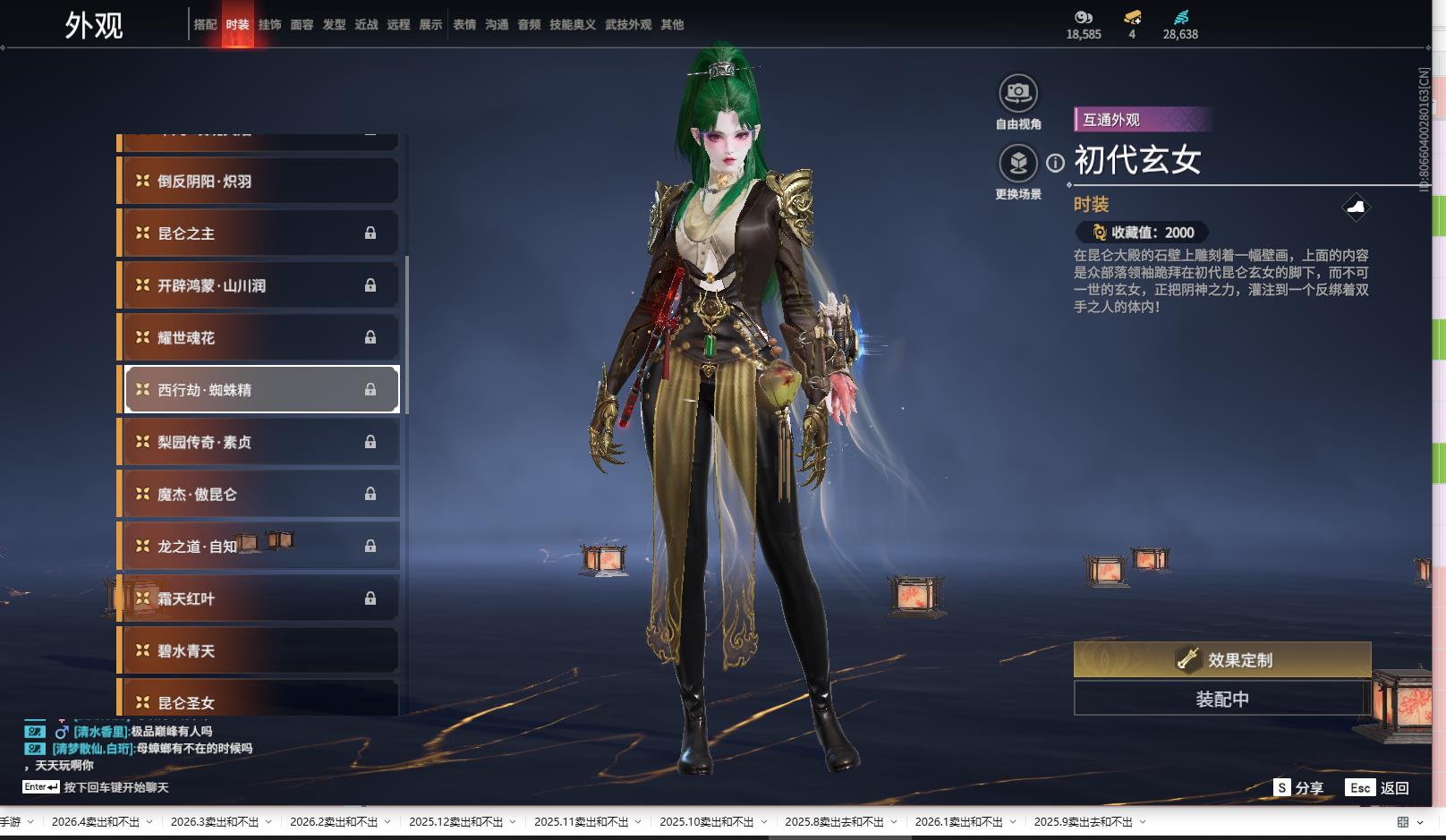
Task: Open the 效果定制 effect customization
Action: (x=1221, y=660)
